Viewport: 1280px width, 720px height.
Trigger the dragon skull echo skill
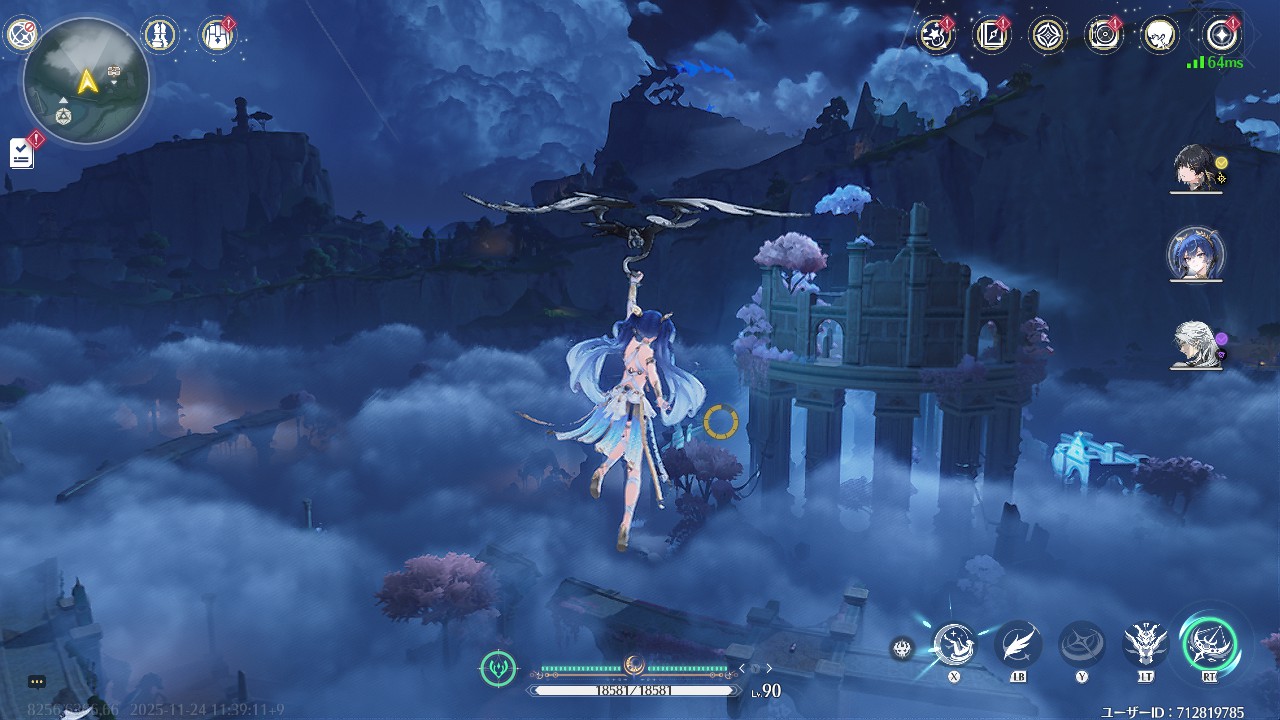tap(1146, 644)
